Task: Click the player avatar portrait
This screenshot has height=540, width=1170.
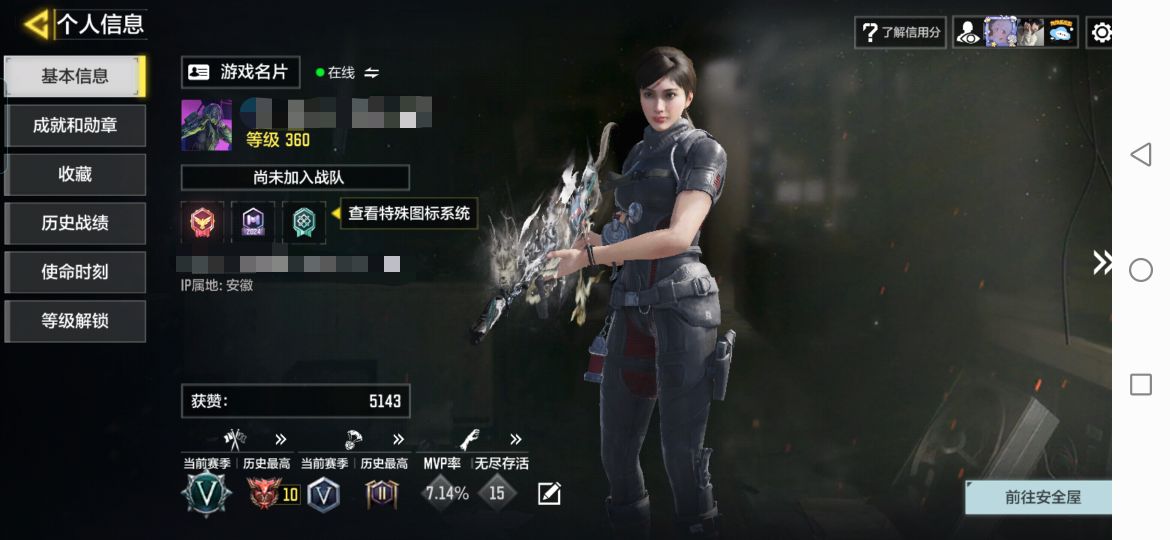Action: tap(206, 125)
